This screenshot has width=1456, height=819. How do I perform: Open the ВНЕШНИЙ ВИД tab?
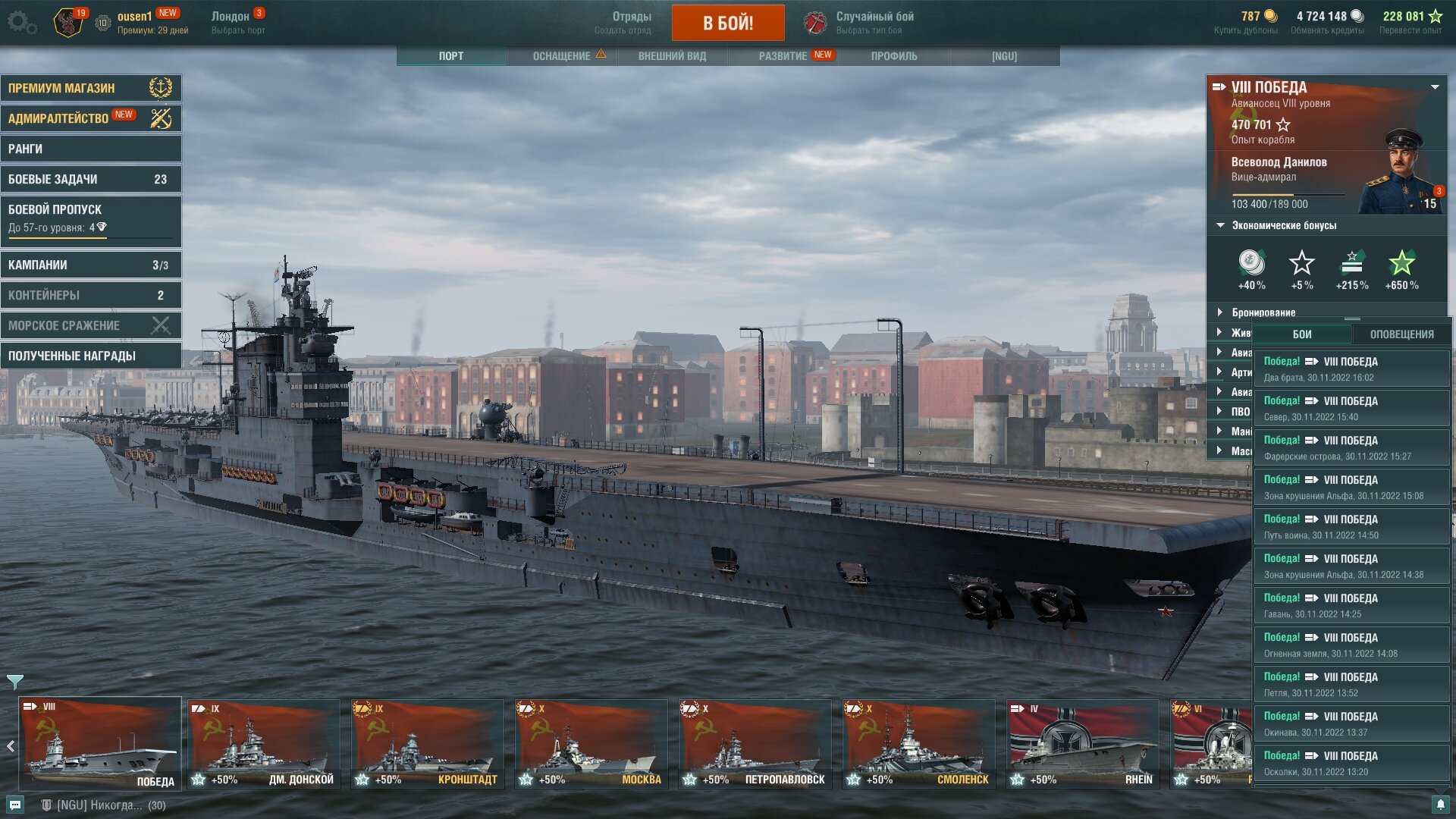point(672,56)
